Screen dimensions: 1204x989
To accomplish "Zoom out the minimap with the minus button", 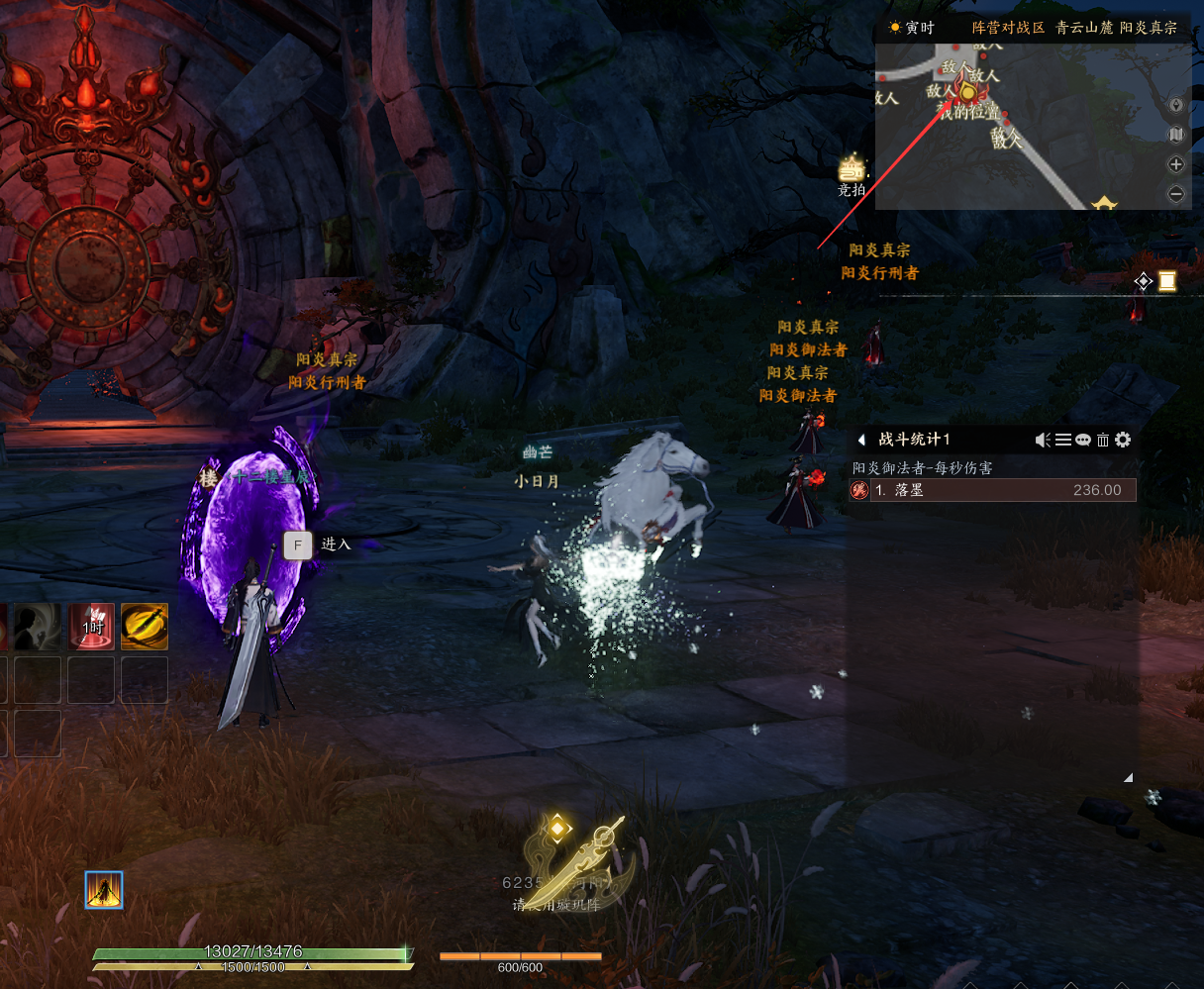I will 1176,194.
